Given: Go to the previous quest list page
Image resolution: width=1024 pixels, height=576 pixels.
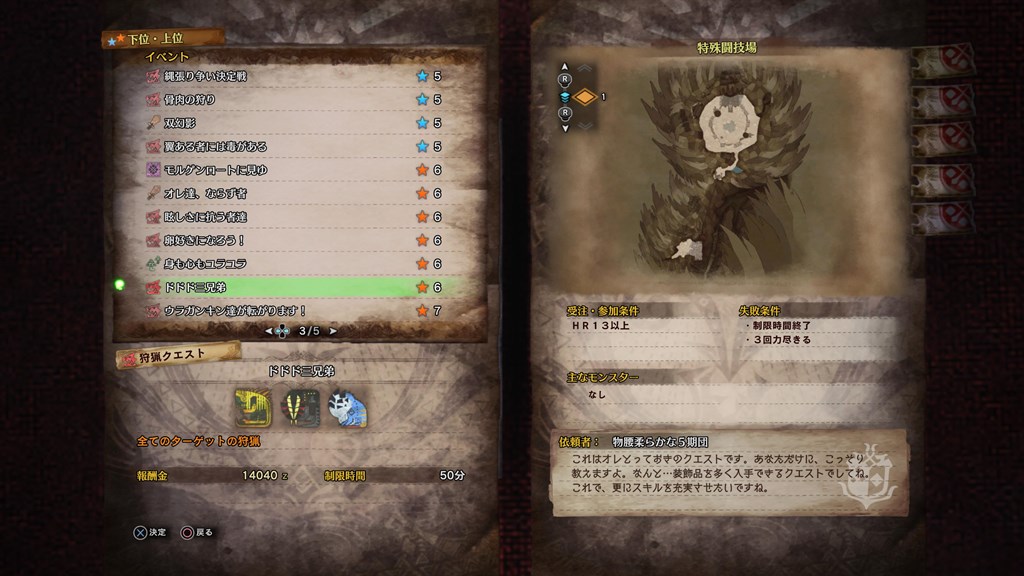Looking at the screenshot, I should click(x=268, y=331).
